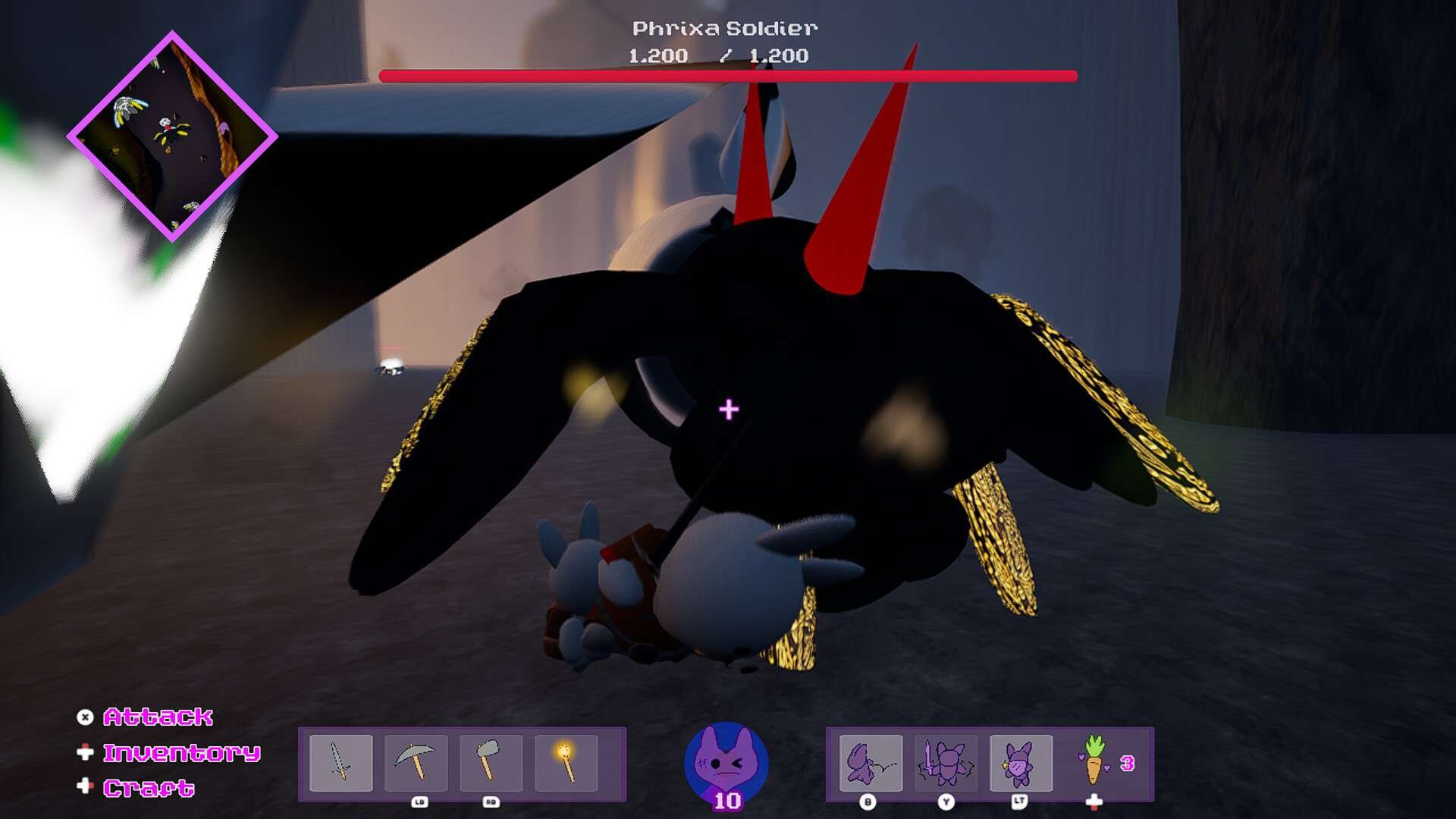Activate the bunny dodge dash ability
Image resolution: width=1456 pixels, height=819 pixels.
coord(871,762)
